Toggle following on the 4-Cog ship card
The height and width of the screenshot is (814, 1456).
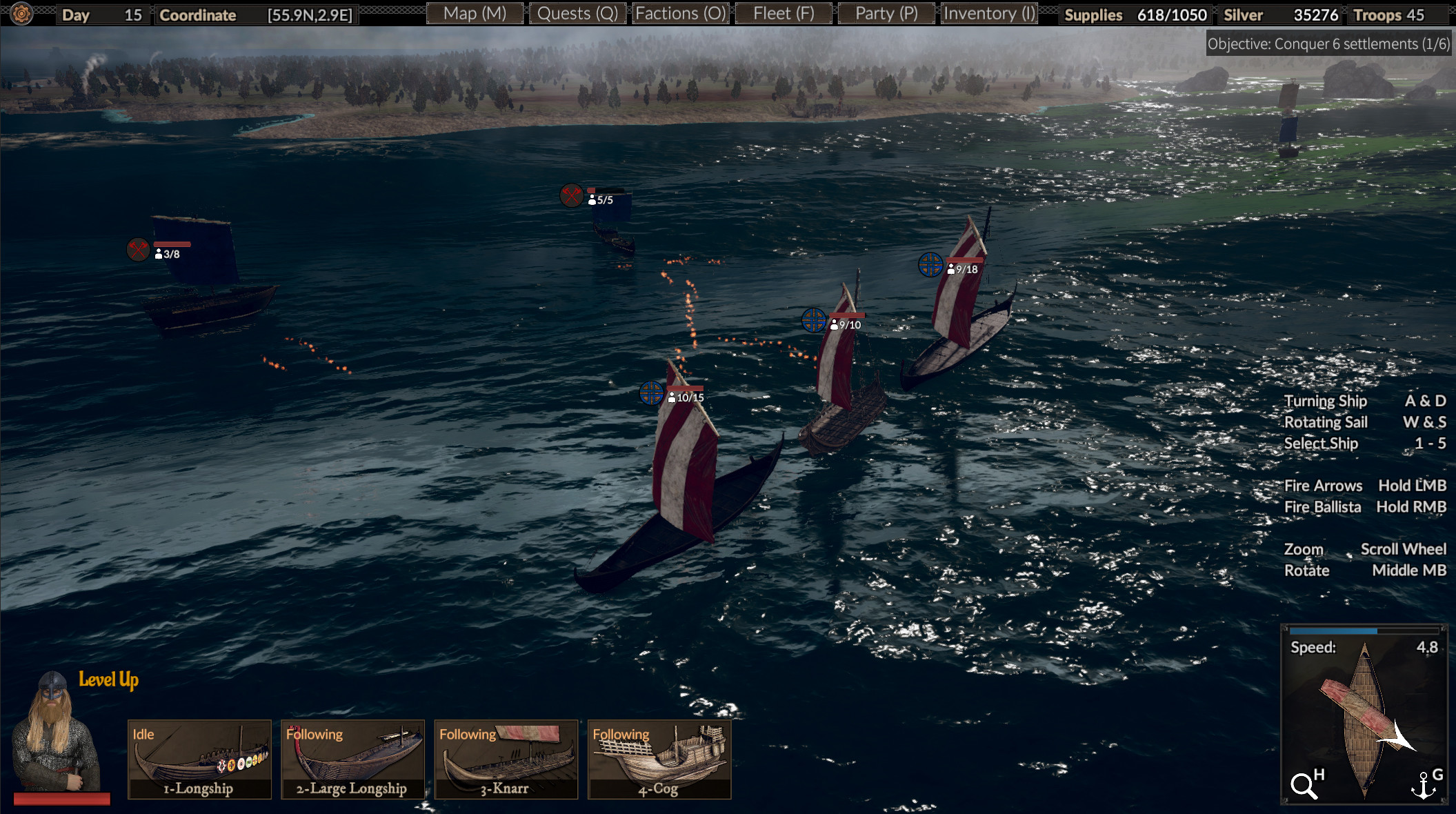[x=659, y=760]
